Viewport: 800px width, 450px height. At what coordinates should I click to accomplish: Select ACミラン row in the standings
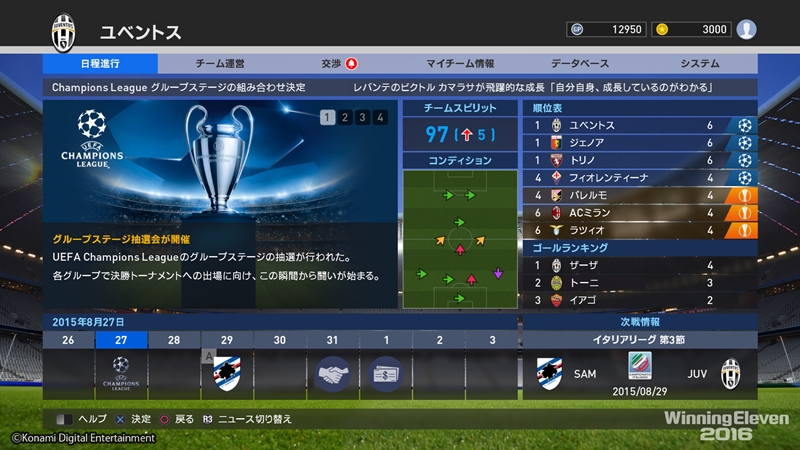[x=639, y=213]
